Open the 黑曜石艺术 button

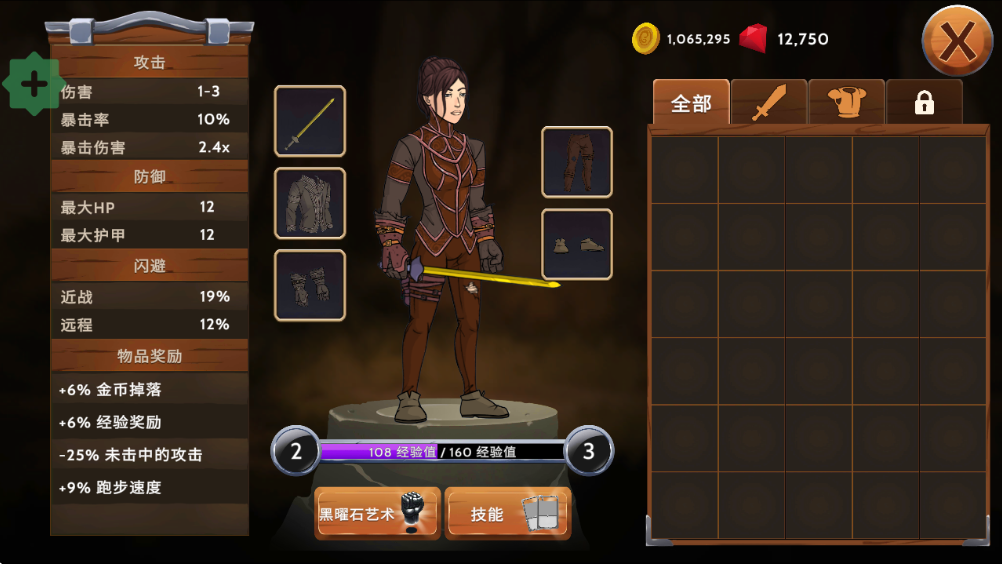(377, 514)
